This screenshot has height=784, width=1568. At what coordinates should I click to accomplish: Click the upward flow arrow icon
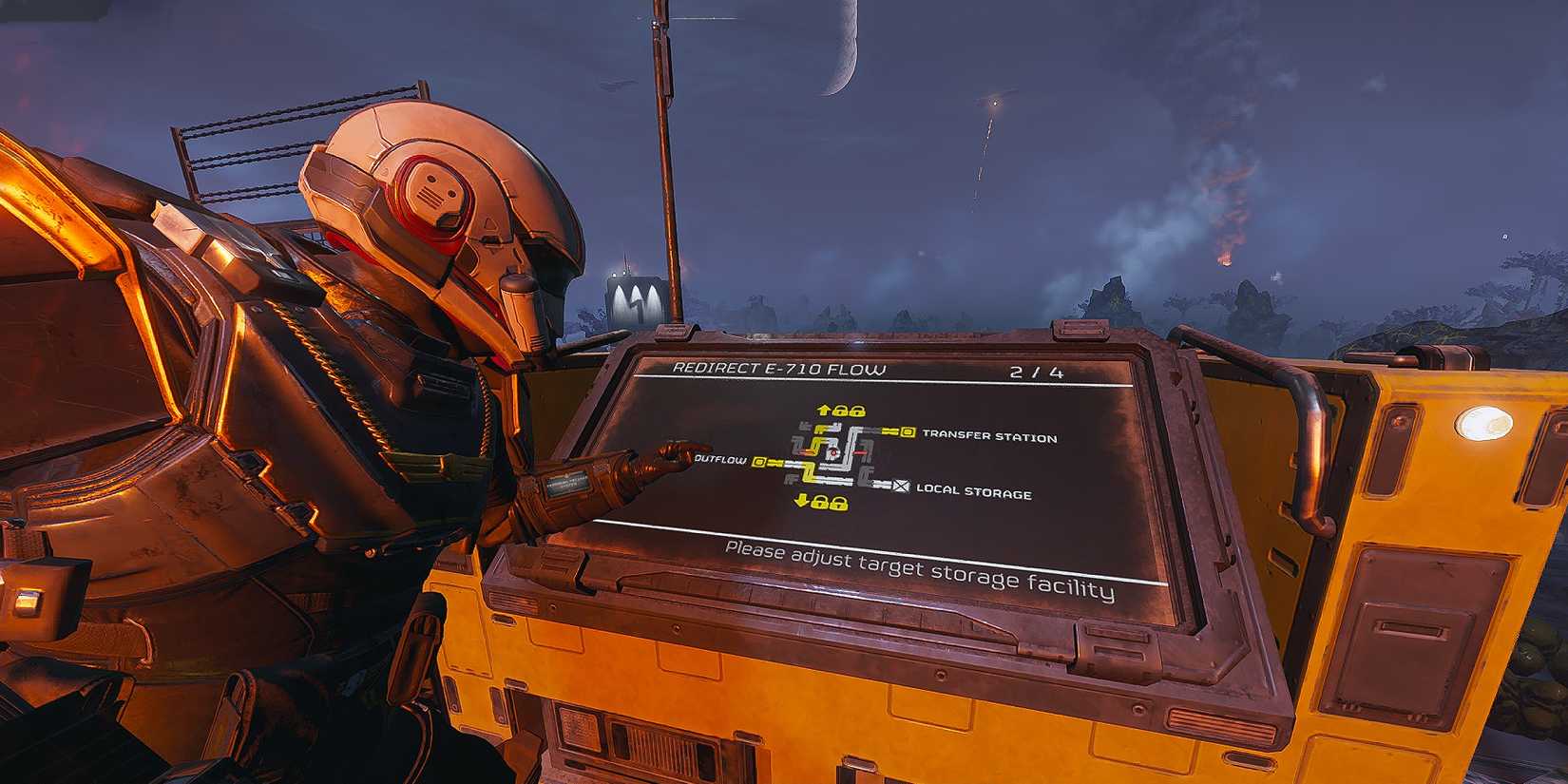click(x=825, y=410)
